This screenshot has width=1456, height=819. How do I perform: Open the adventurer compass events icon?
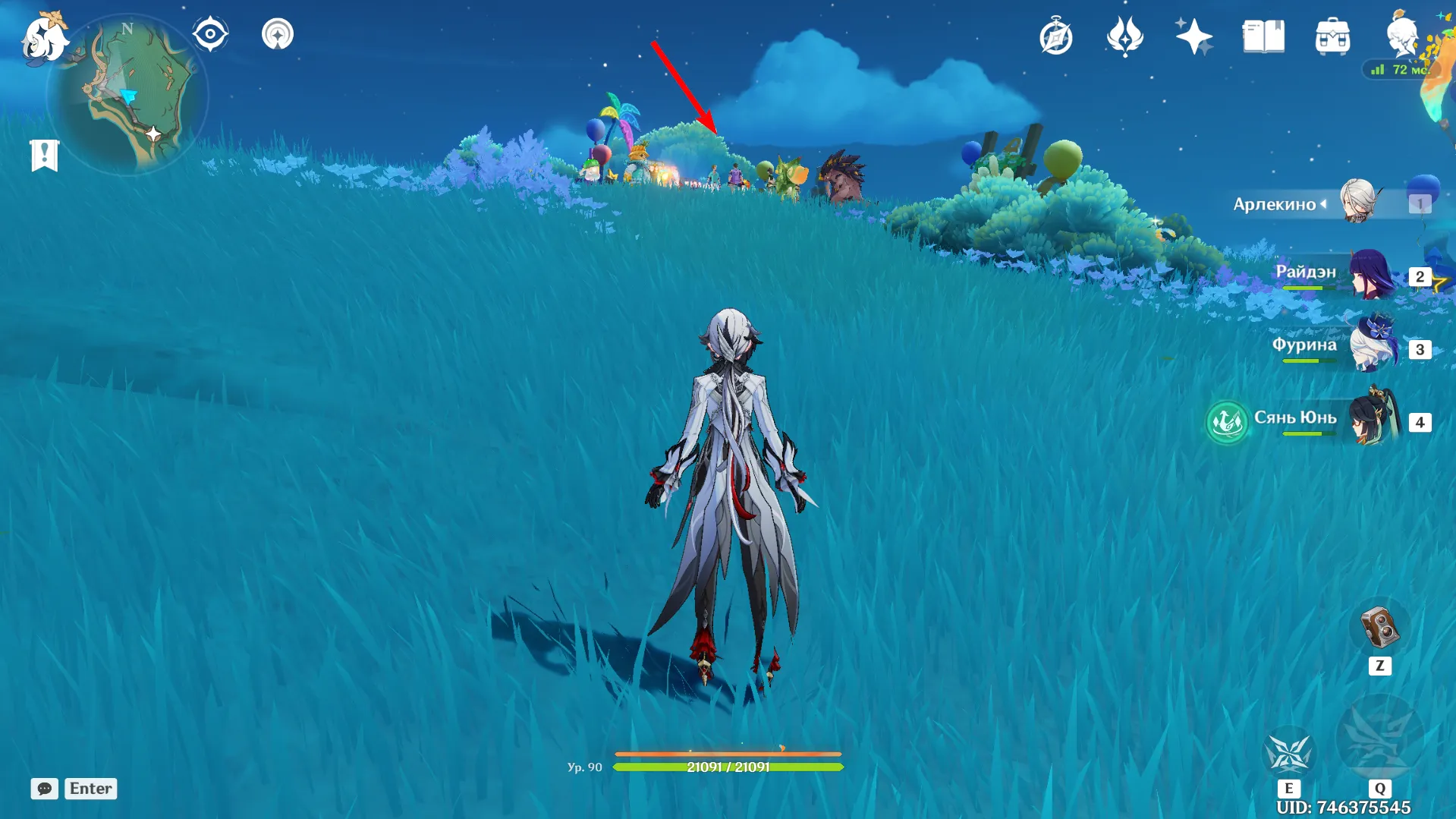click(x=1056, y=36)
